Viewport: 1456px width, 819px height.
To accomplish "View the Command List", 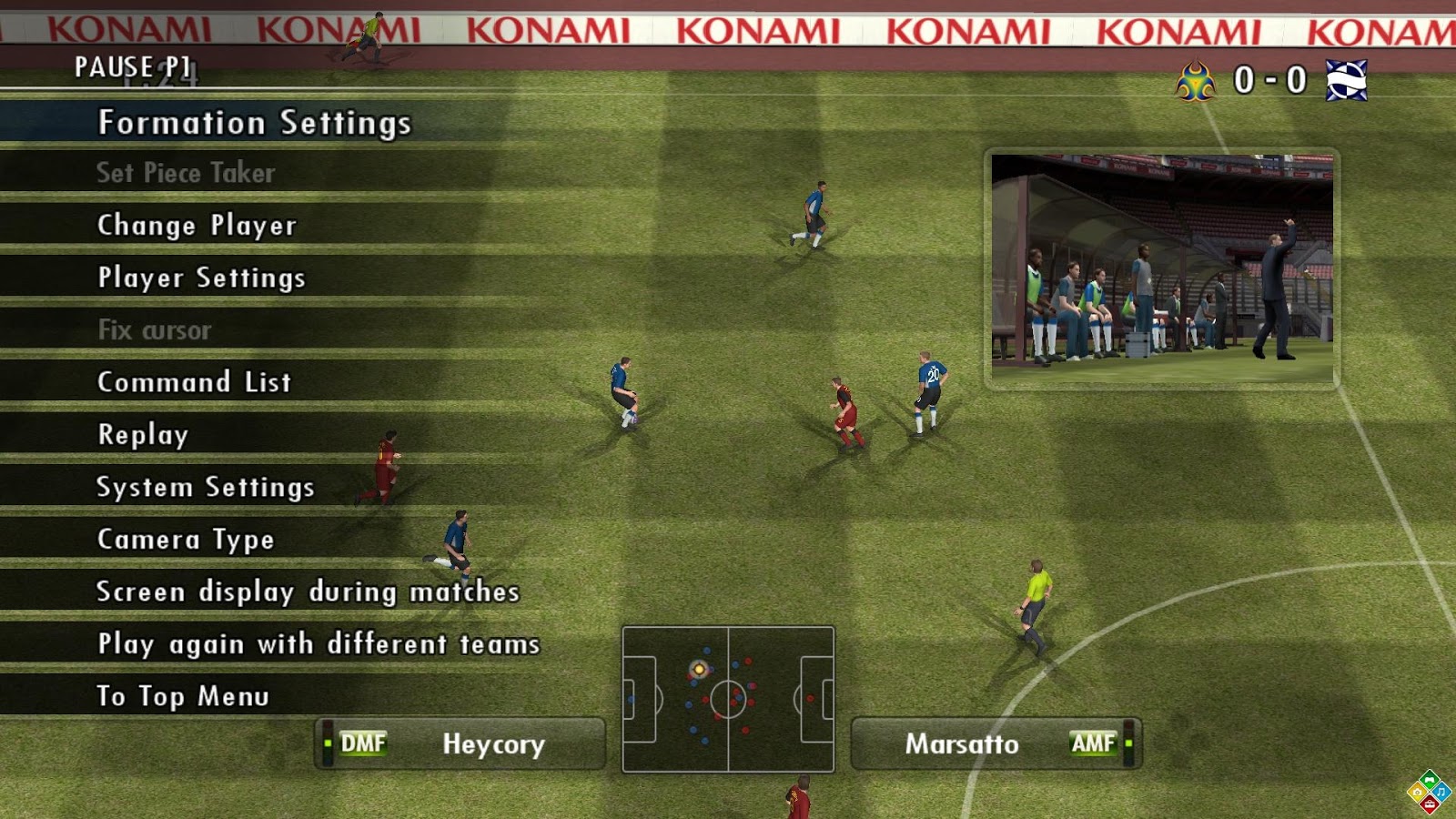I will point(194,383).
